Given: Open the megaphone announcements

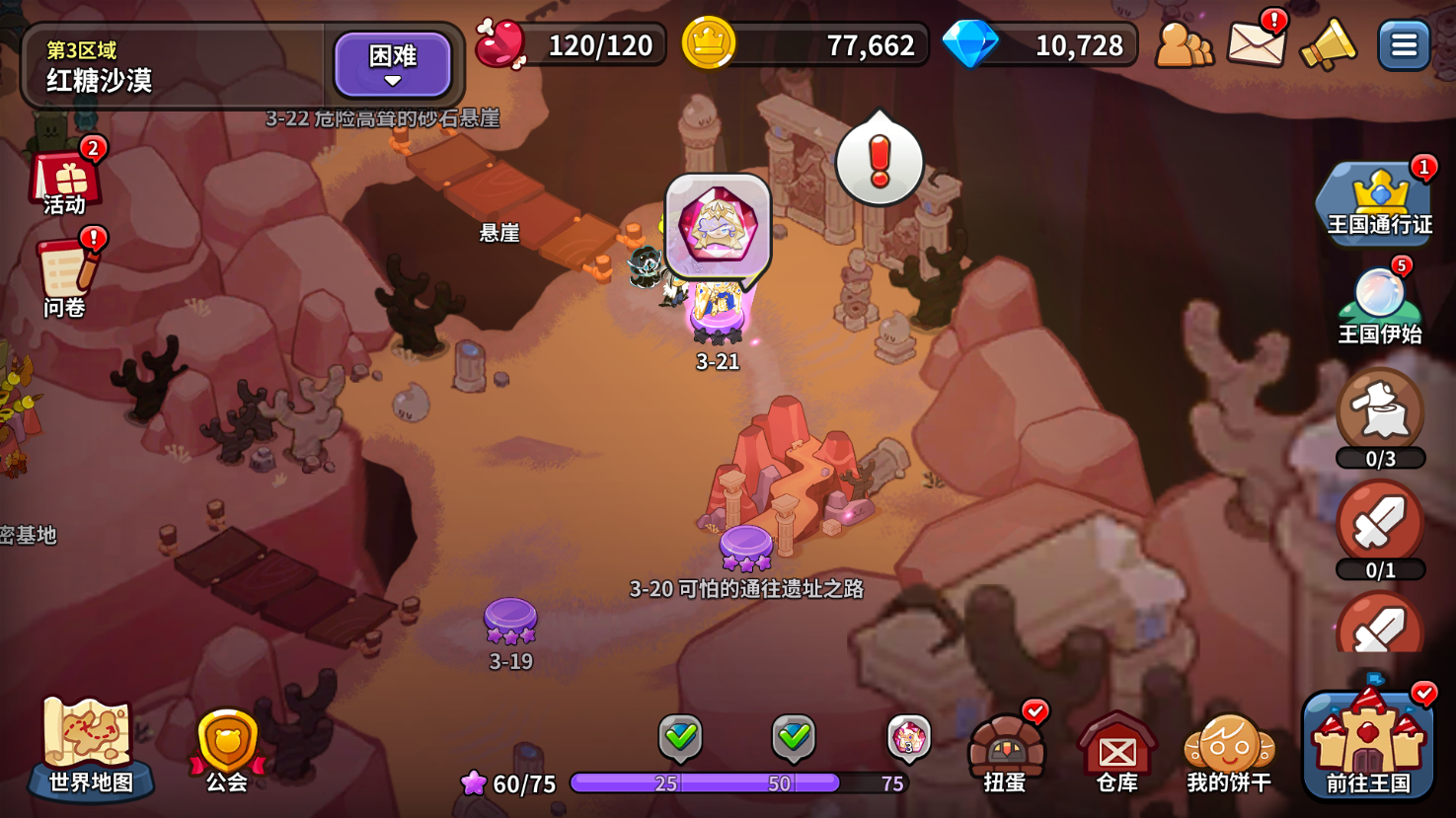Looking at the screenshot, I should tap(1328, 45).
